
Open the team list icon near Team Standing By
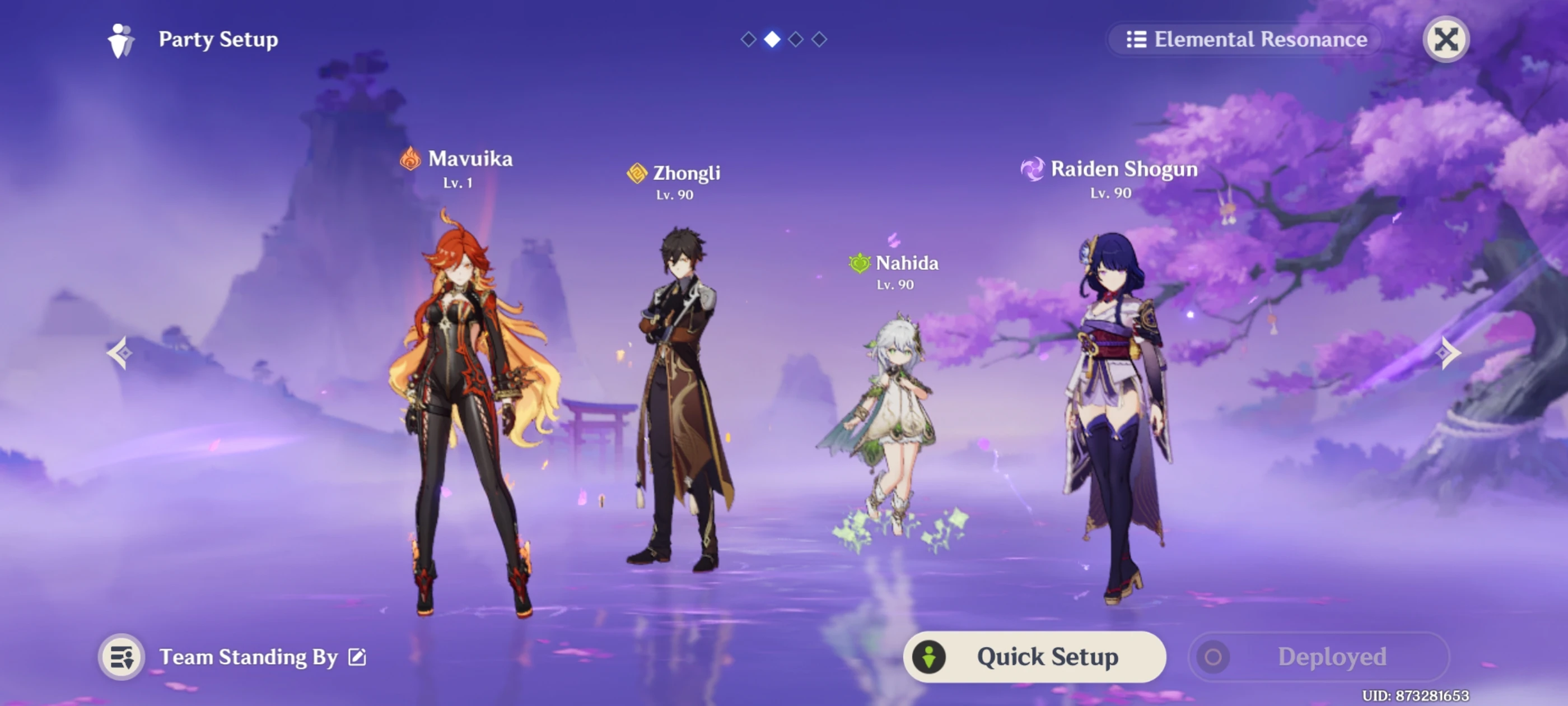pyautogui.click(x=121, y=657)
